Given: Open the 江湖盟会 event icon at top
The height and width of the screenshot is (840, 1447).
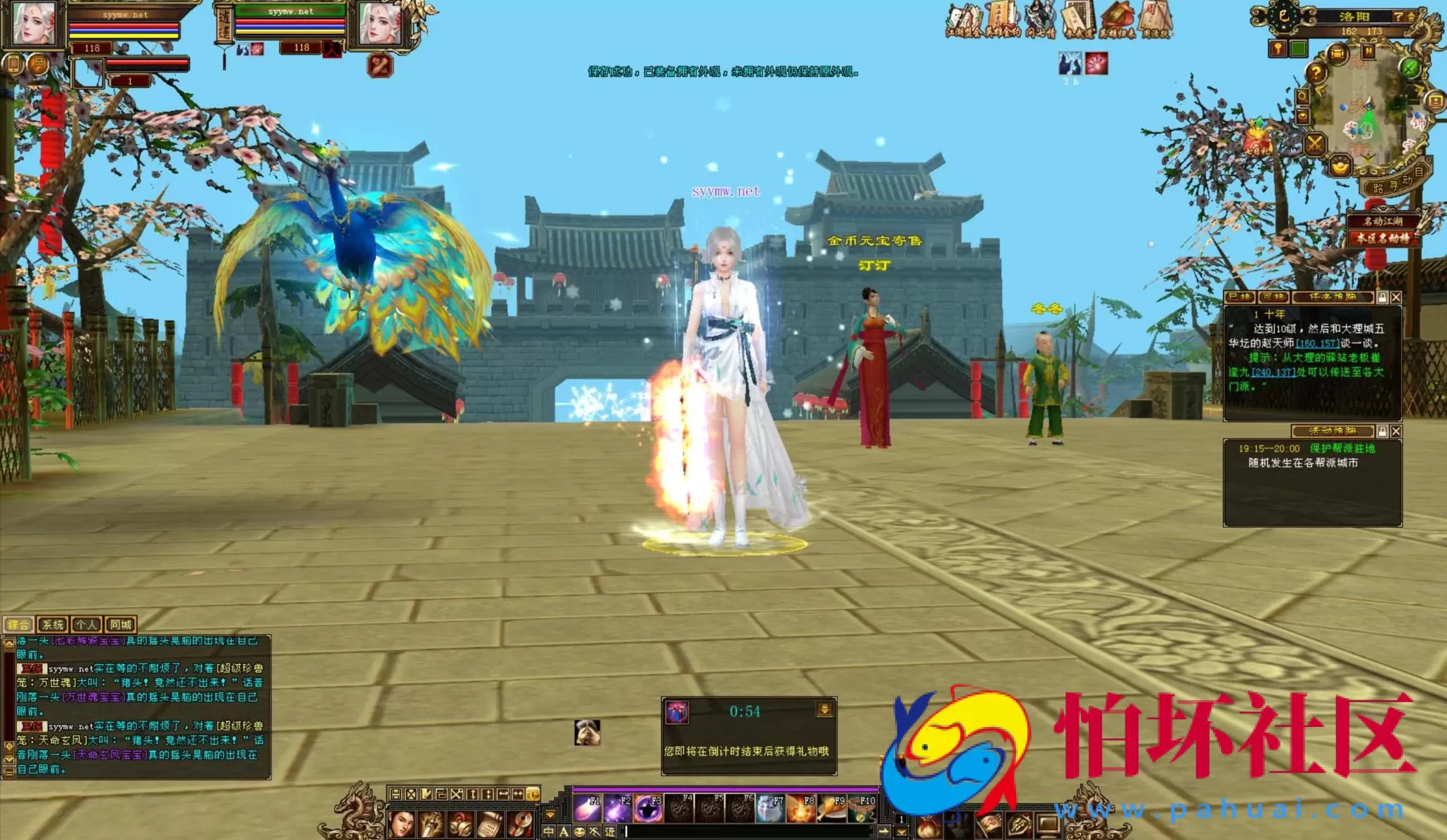Looking at the screenshot, I should [x=965, y=18].
